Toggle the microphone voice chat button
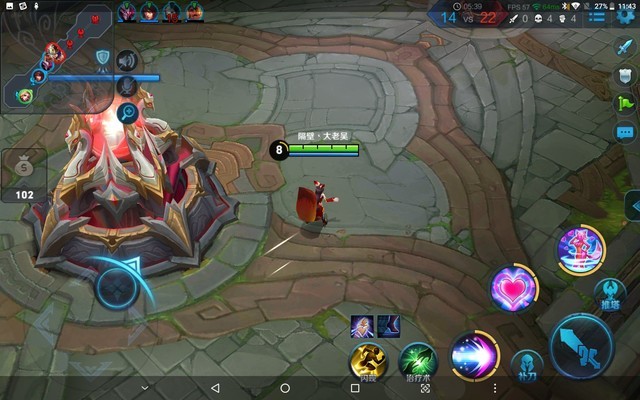Screen dimensions: 640x400 (x=127, y=87)
